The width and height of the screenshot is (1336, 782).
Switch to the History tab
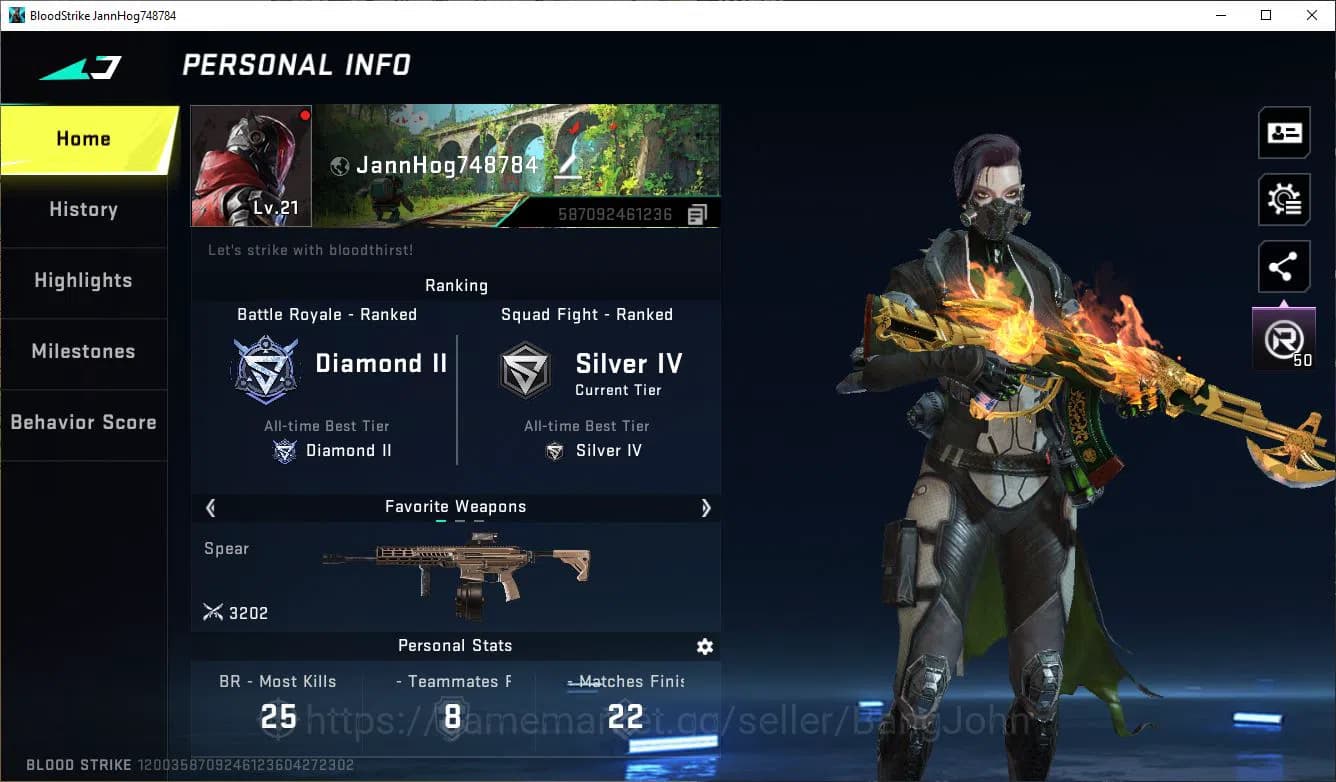pos(83,209)
